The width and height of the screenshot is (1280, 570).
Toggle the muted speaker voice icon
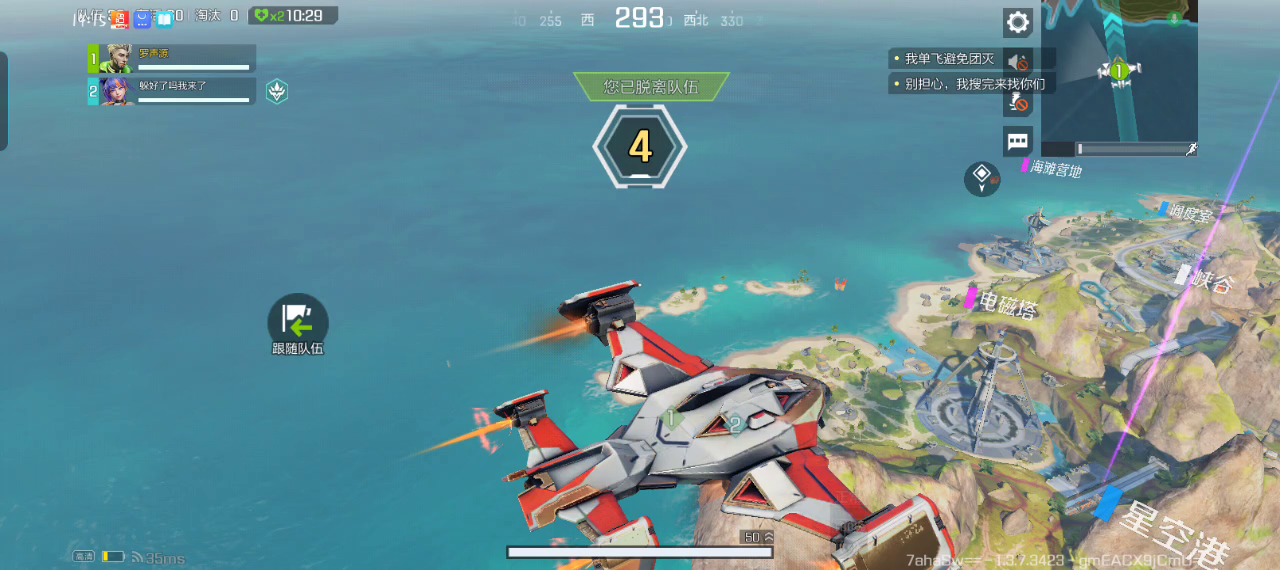pos(1018,62)
